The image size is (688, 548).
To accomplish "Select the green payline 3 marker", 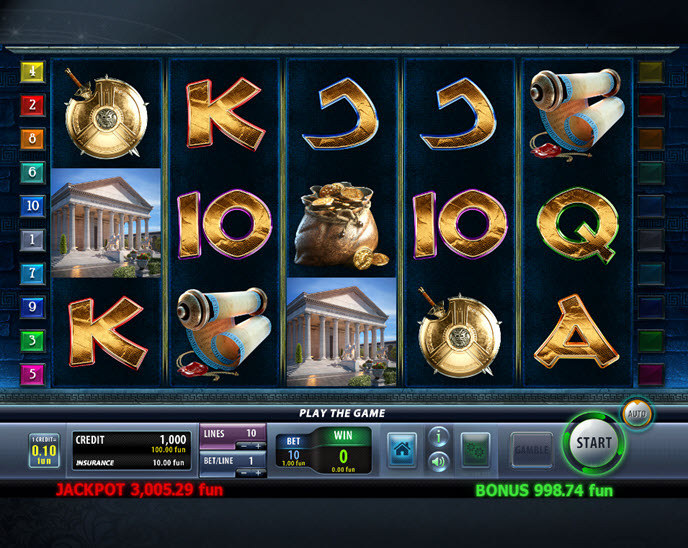I will (32, 340).
